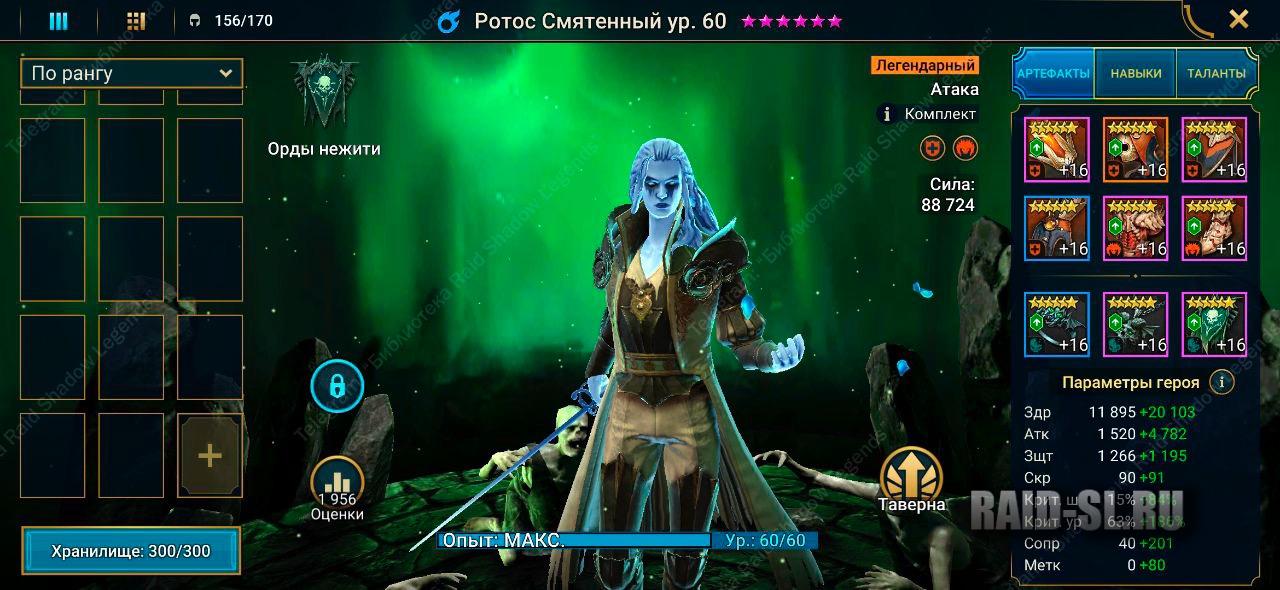The height and width of the screenshot is (590, 1280).
Task: Click the Хранилище 300/300 button
Action: click(x=131, y=551)
